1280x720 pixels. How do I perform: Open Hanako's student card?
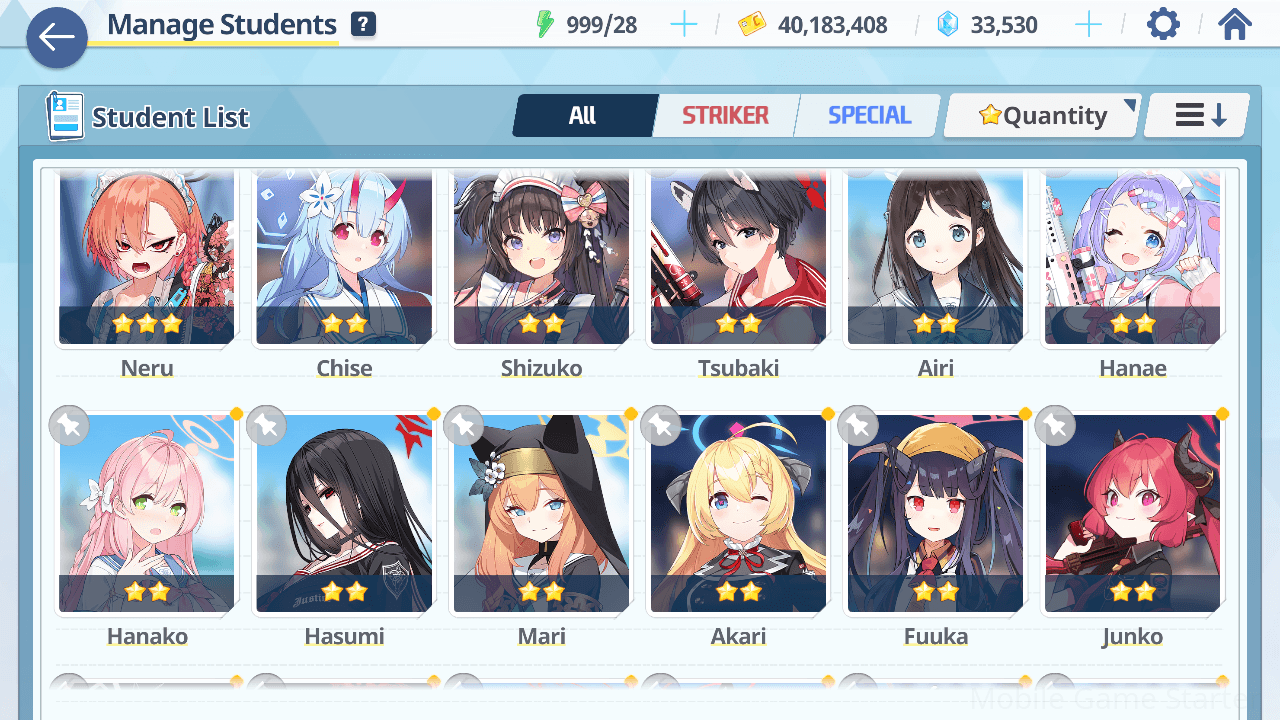[x=147, y=513]
